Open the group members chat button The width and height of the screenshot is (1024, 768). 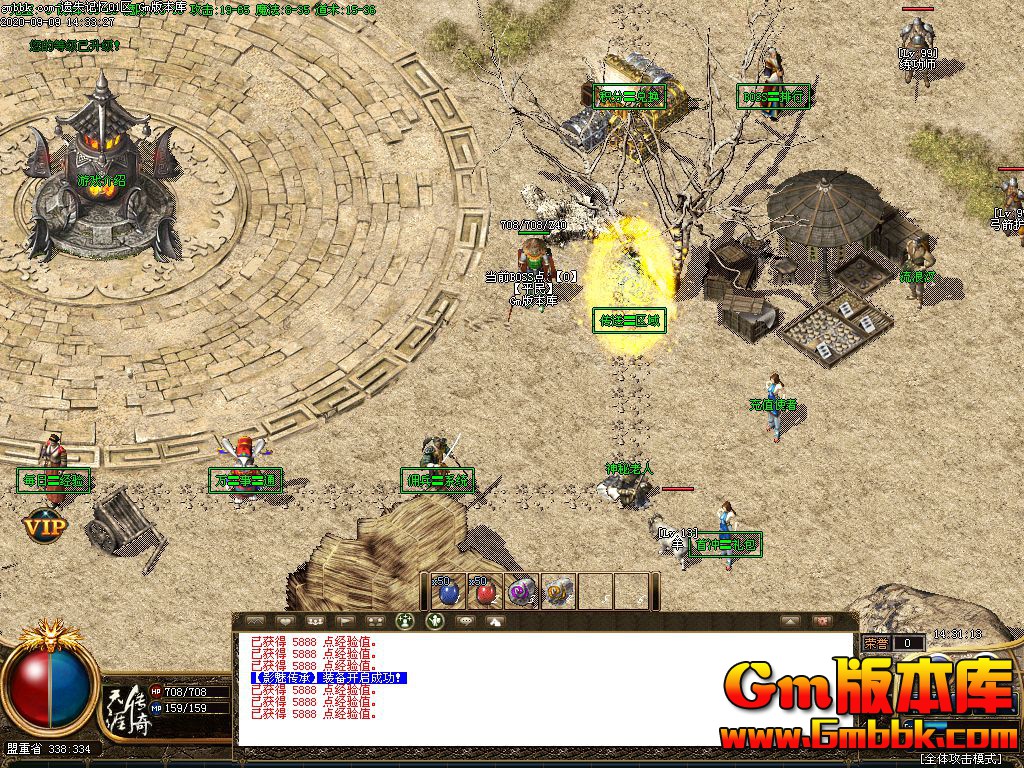click(315, 621)
